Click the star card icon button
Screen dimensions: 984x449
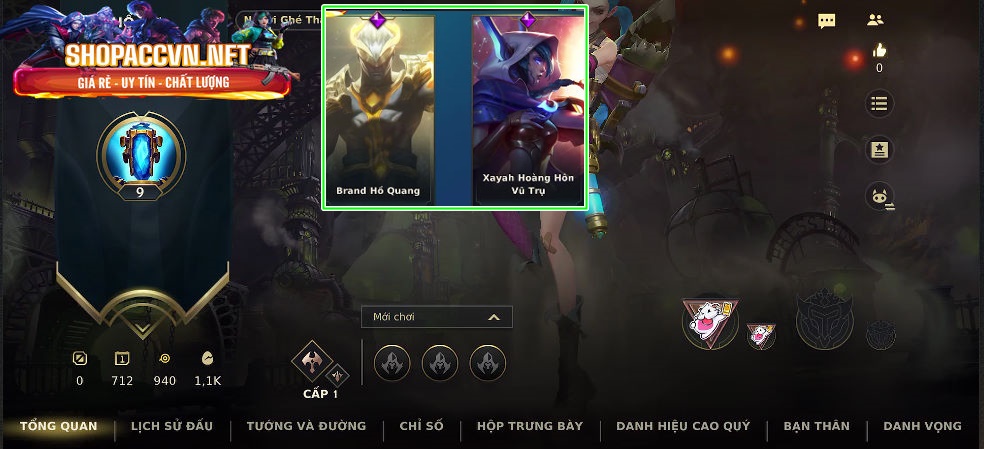click(879, 150)
